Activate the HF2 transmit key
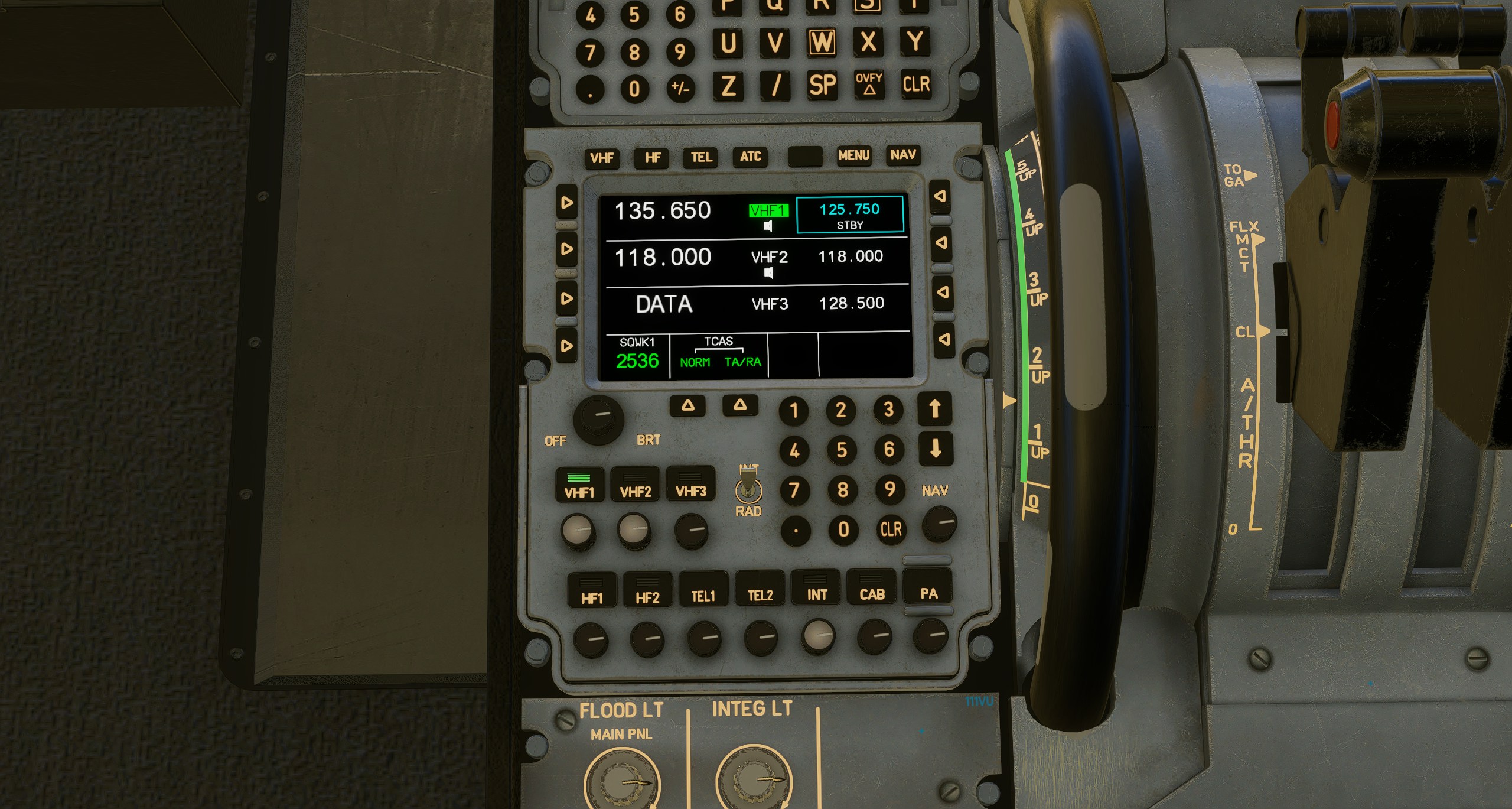The width and height of the screenshot is (1512, 809). pos(647,591)
